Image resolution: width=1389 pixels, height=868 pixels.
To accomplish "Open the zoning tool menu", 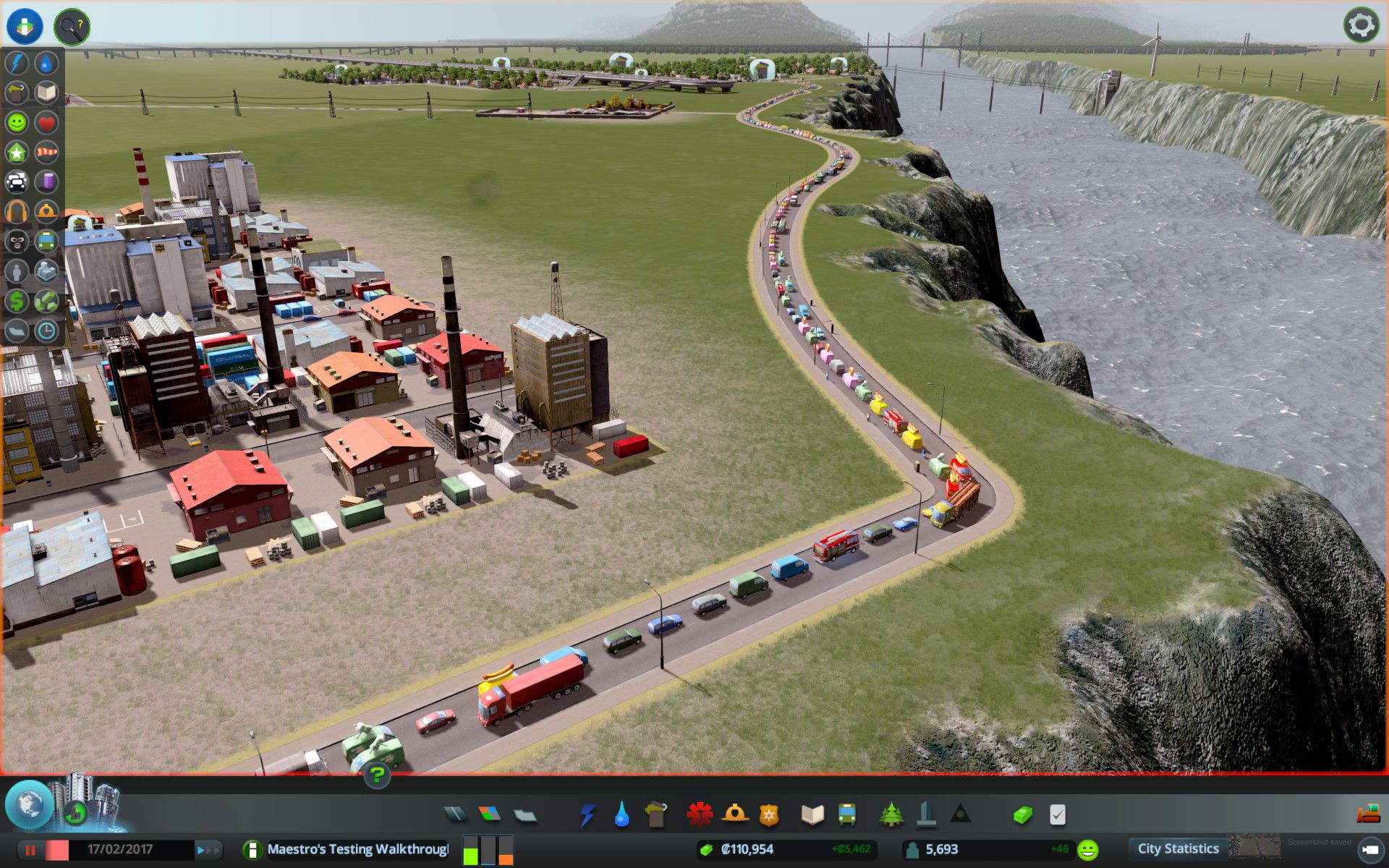I will pyautogui.click(x=490, y=814).
